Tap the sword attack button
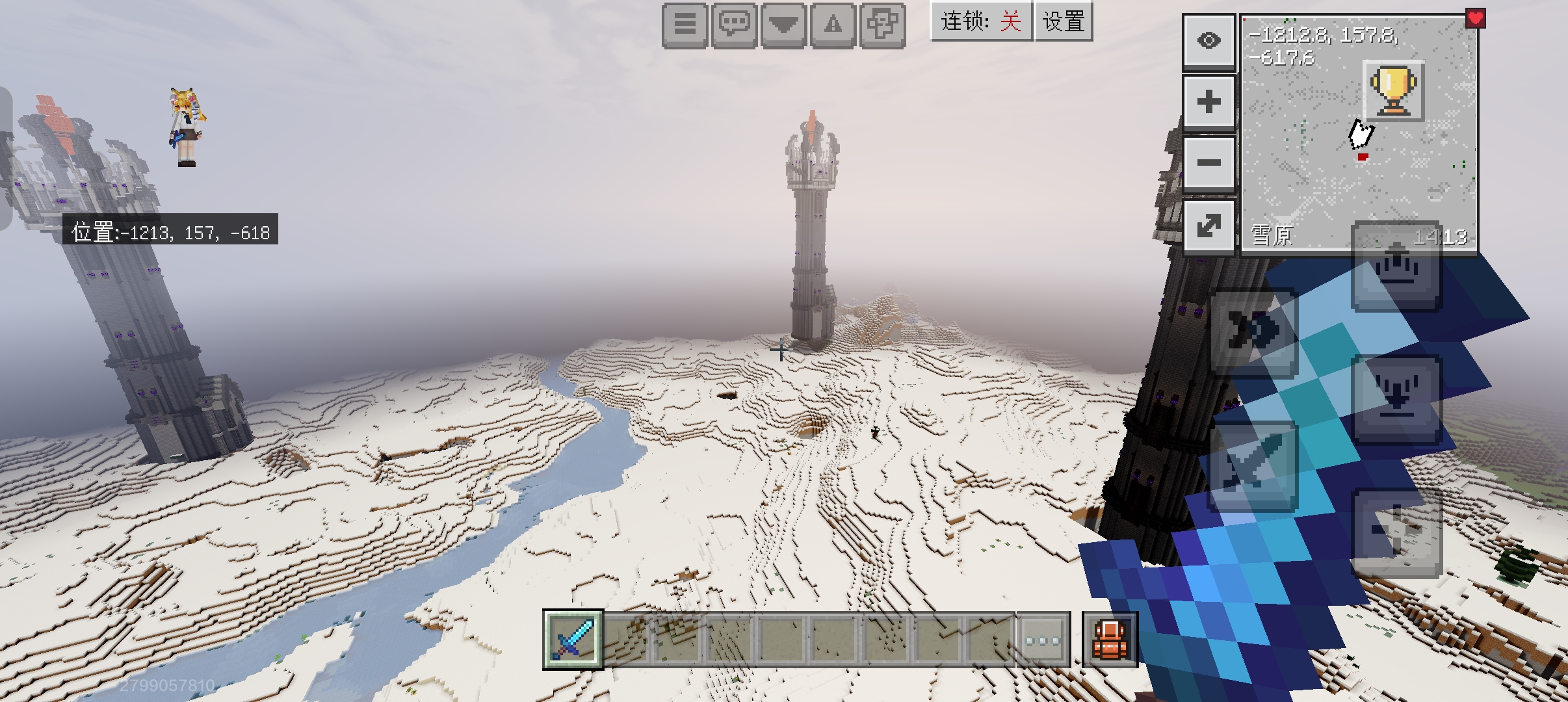 (x=1253, y=464)
